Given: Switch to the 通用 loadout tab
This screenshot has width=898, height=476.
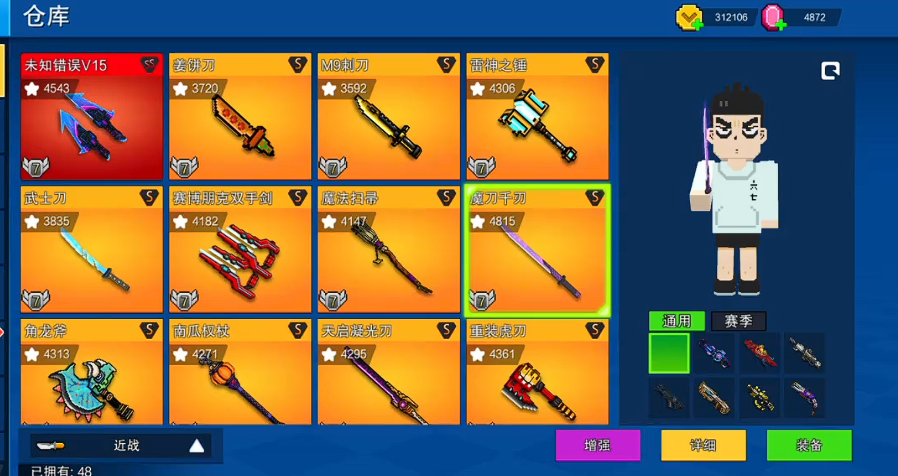Looking at the screenshot, I should (677, 321).
